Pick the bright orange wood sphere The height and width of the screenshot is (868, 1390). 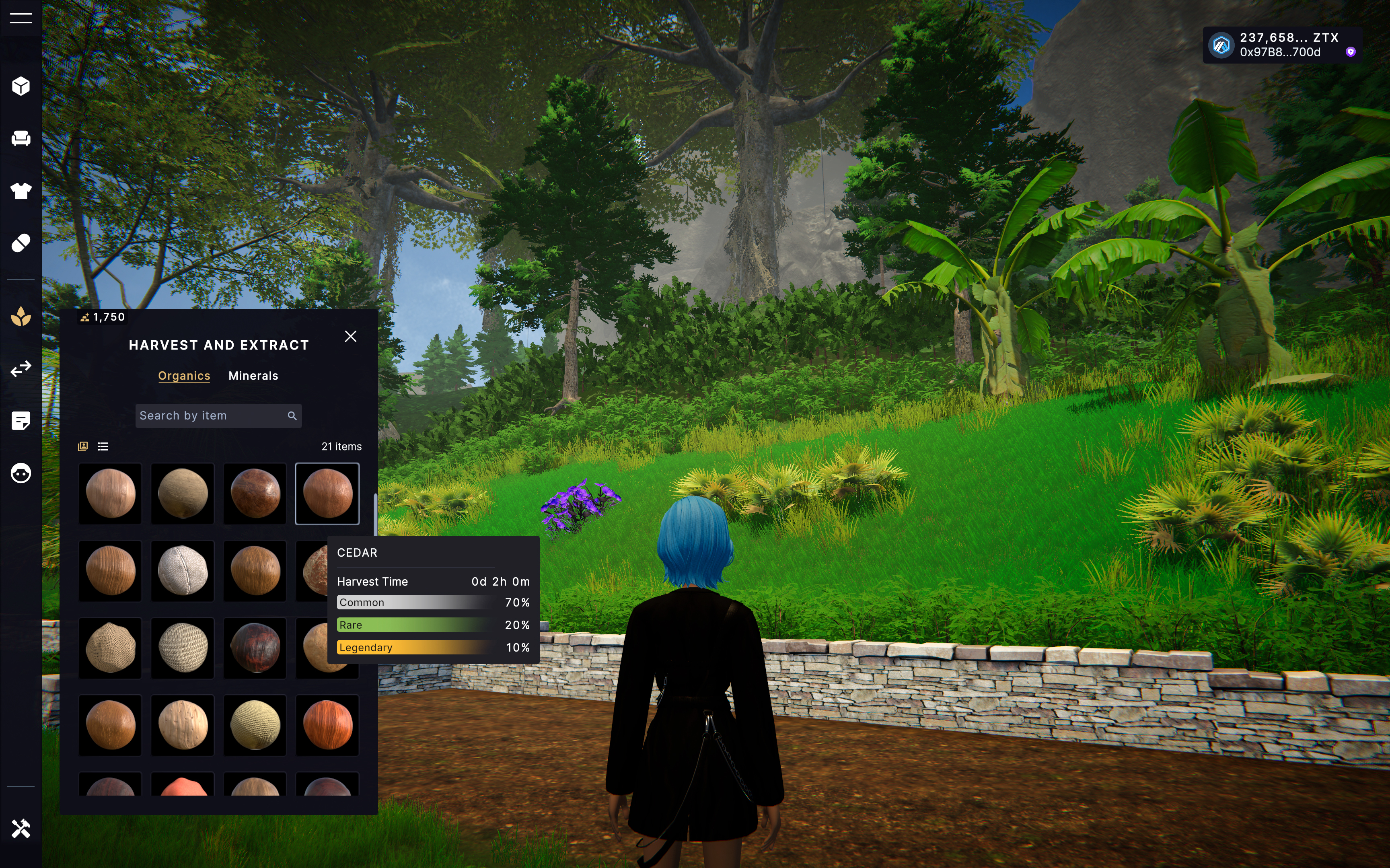327,725
